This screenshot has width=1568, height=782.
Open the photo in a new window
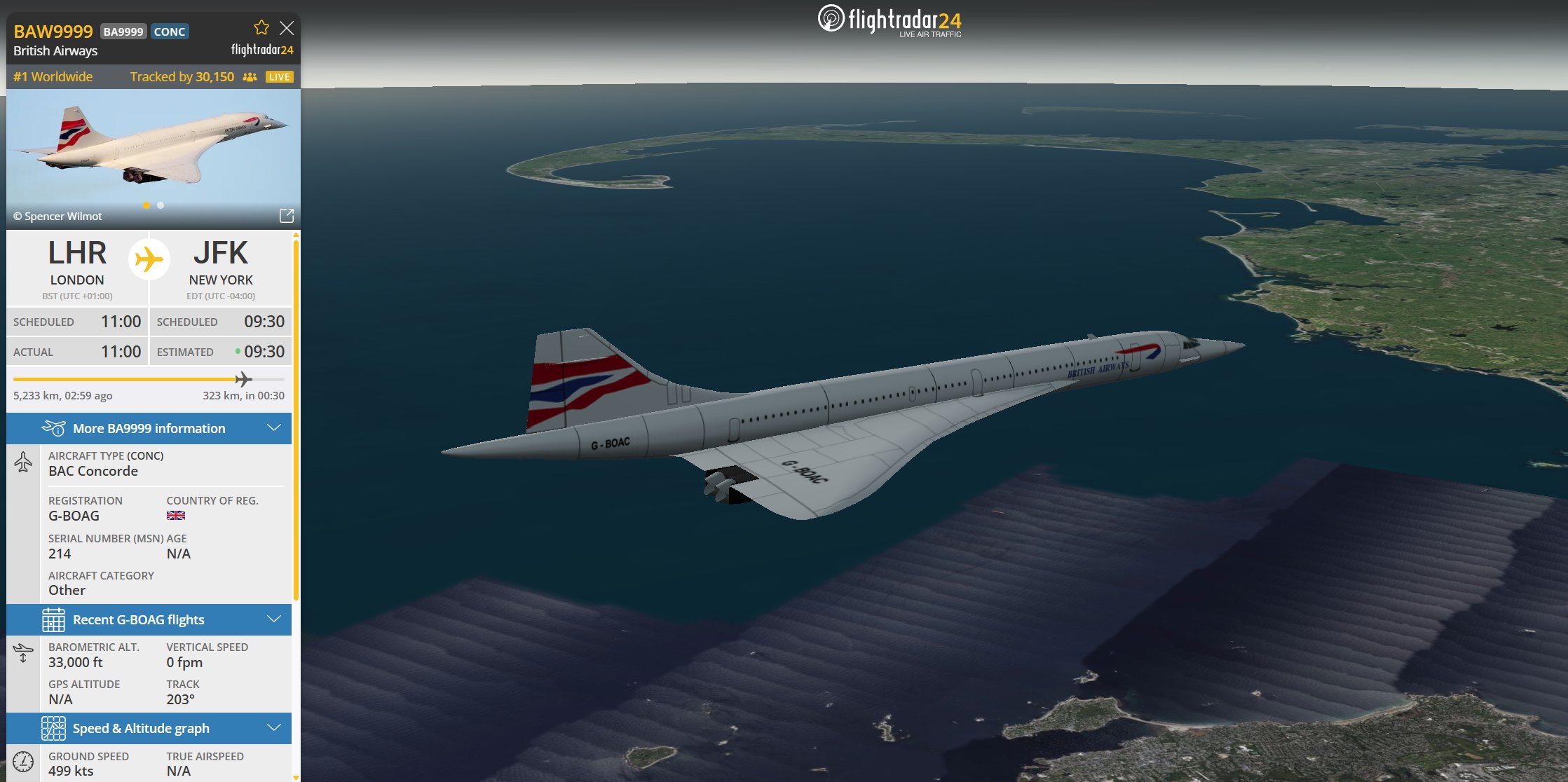click(287, 216)
